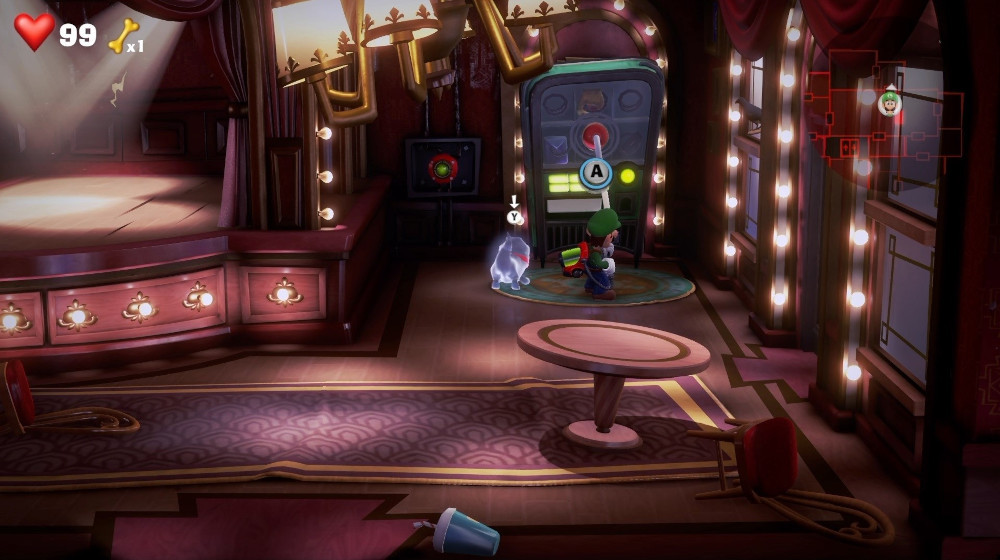Click the golden bone item icon

click(122, 36)
